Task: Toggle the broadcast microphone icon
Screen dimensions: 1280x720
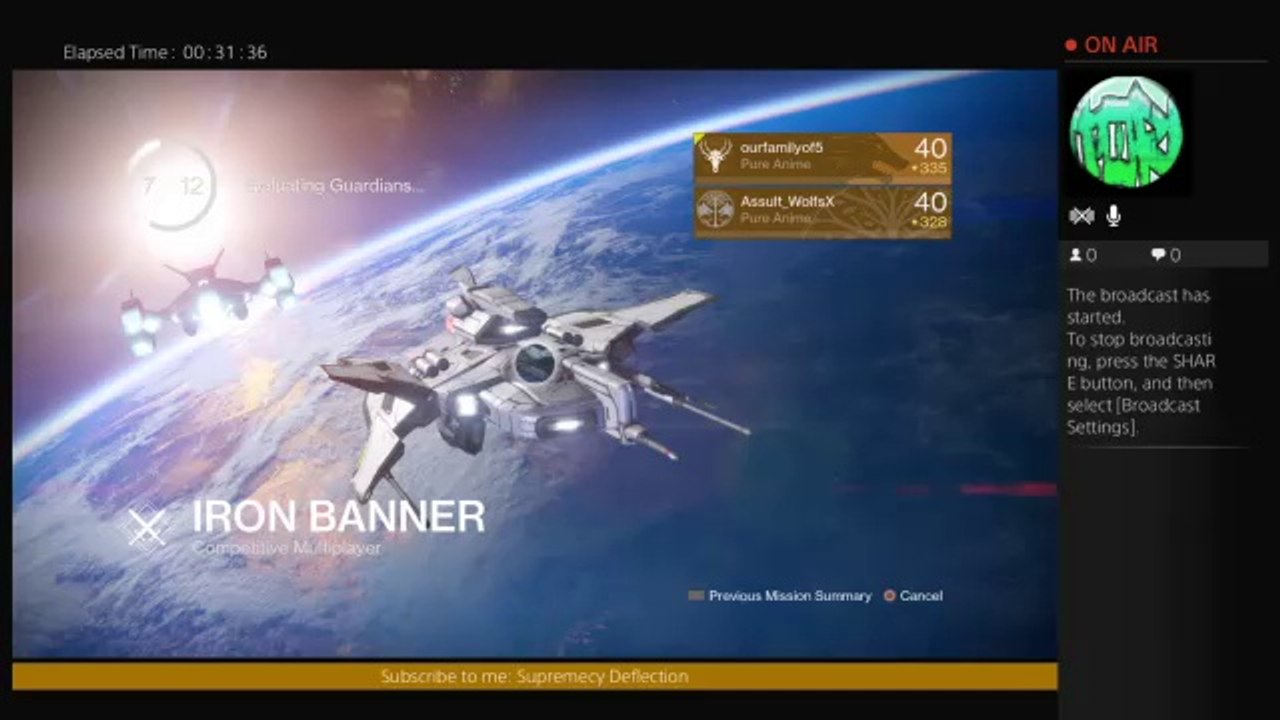Action: [1114, 216]
